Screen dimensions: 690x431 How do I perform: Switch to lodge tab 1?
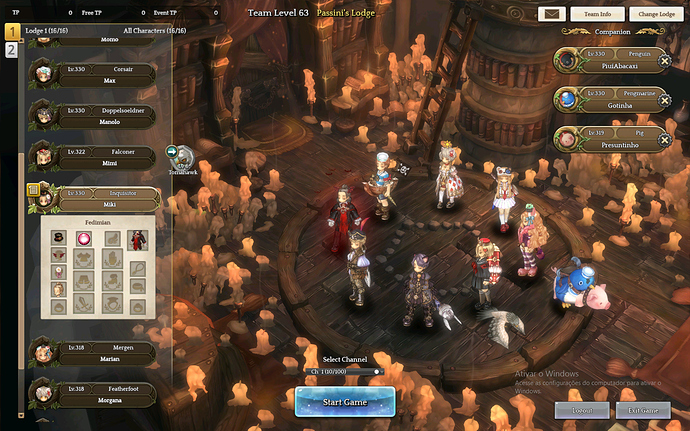[12, 32]
